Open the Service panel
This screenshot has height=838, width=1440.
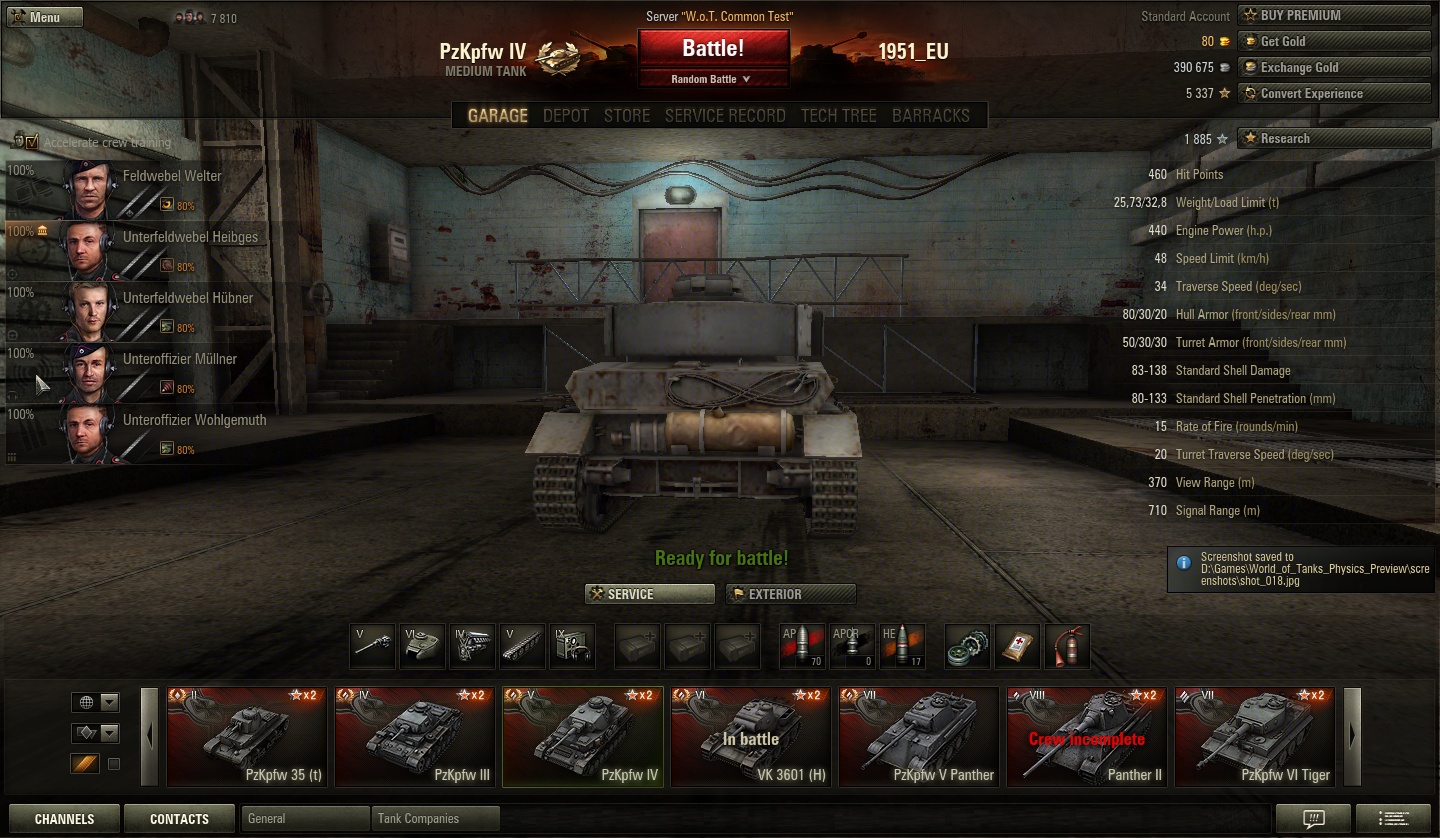pyautogui.click(x=650, y=594)
